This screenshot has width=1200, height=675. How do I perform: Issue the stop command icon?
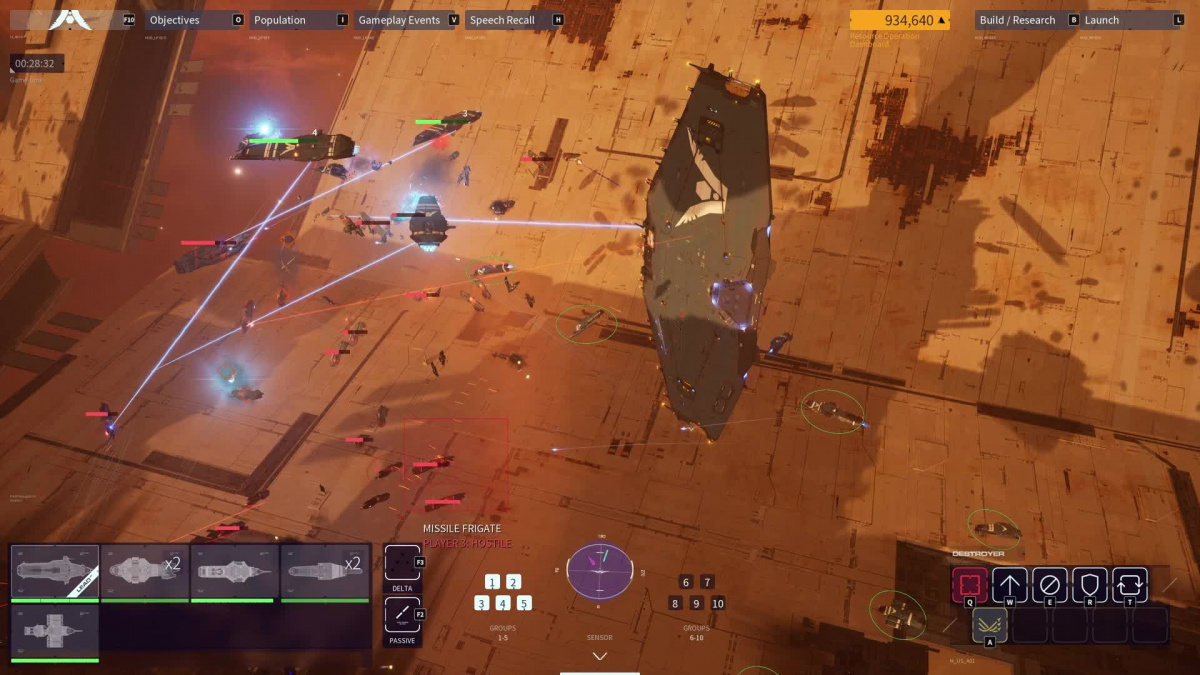[x=1050, y=585]
